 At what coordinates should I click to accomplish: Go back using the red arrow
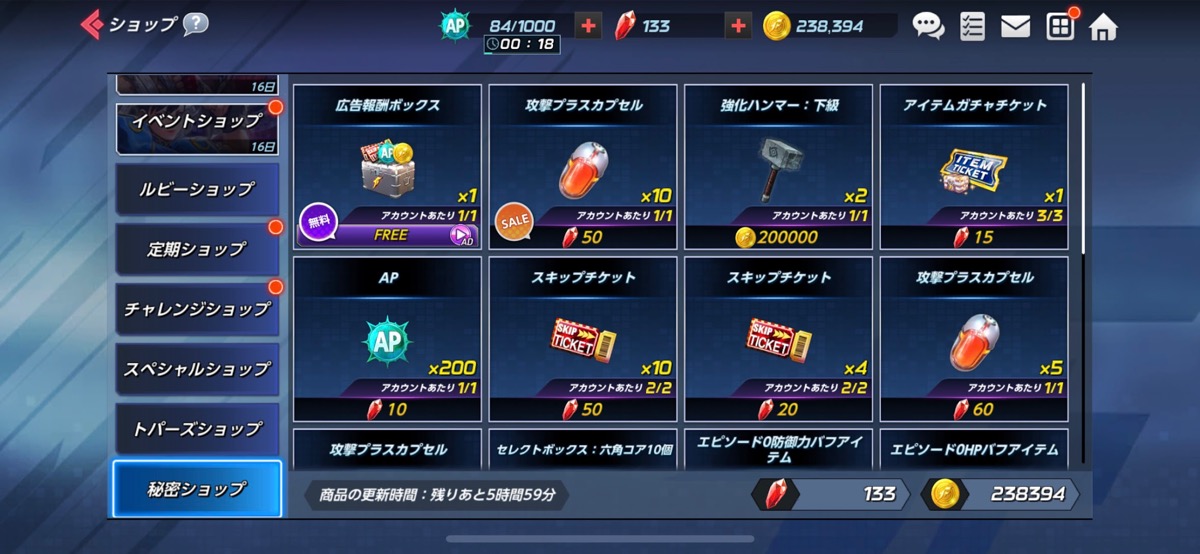92,24
